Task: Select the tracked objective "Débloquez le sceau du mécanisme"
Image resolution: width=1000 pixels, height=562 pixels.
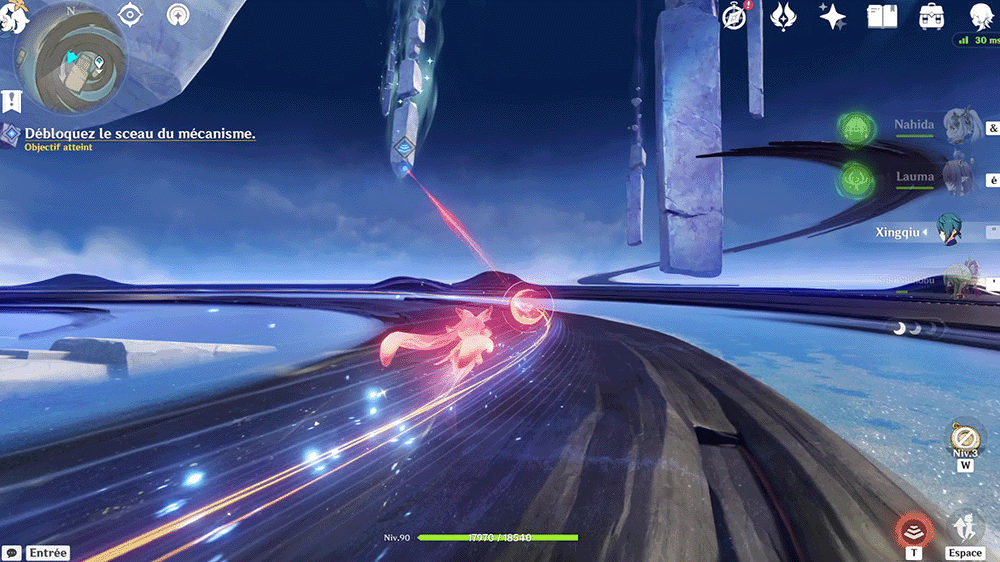Action: (x=139, y=133)
